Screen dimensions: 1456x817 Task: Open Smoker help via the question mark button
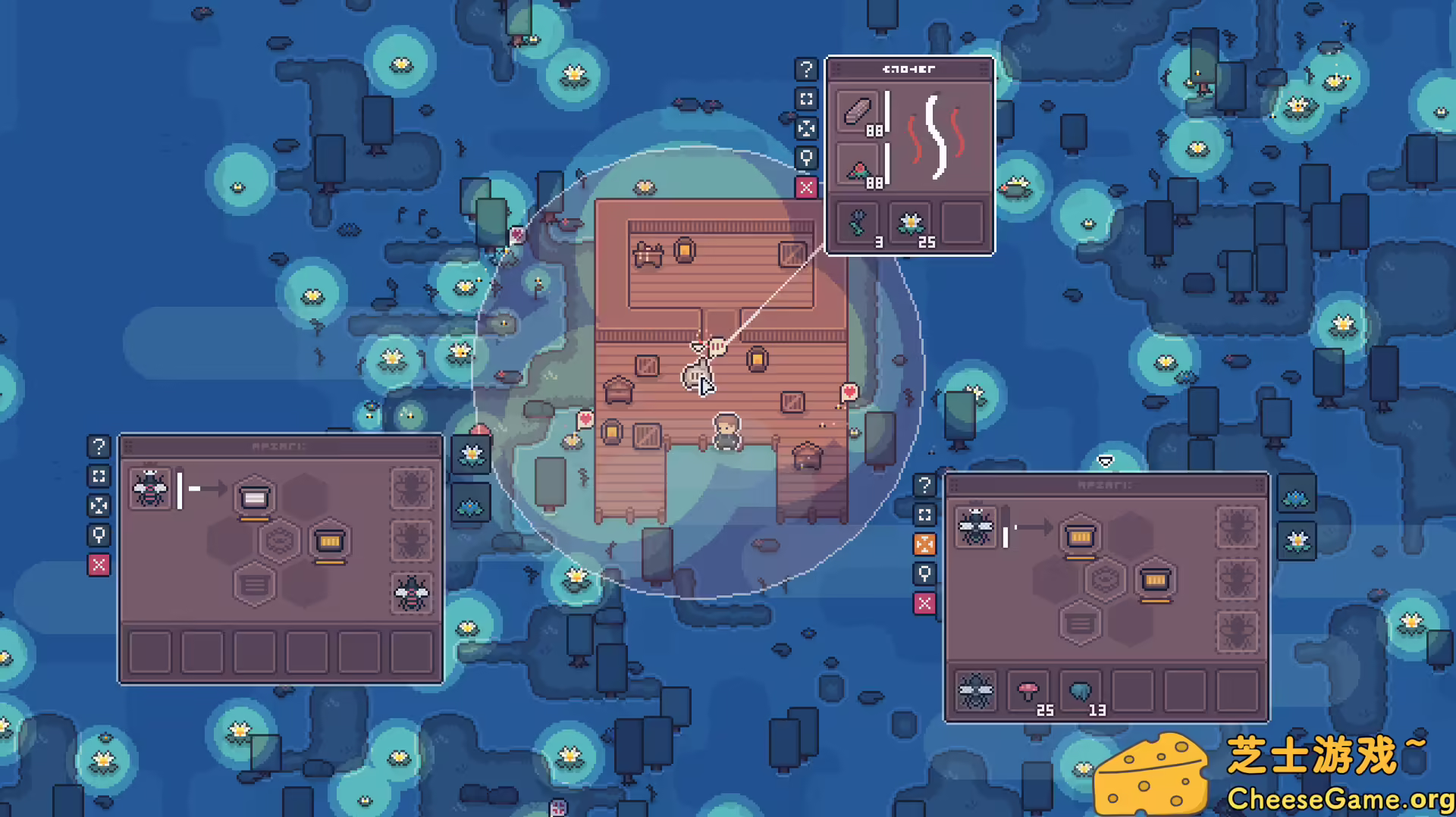point(806,70)
